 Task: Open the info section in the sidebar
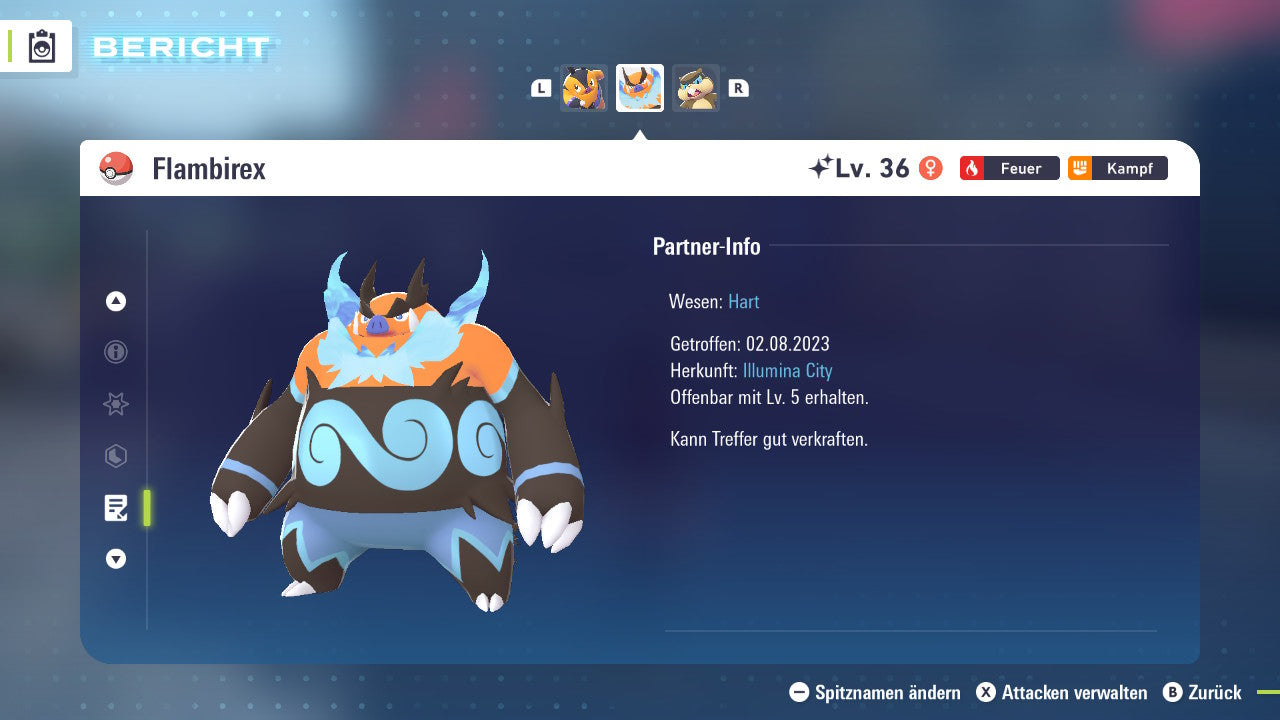[115, 352]
